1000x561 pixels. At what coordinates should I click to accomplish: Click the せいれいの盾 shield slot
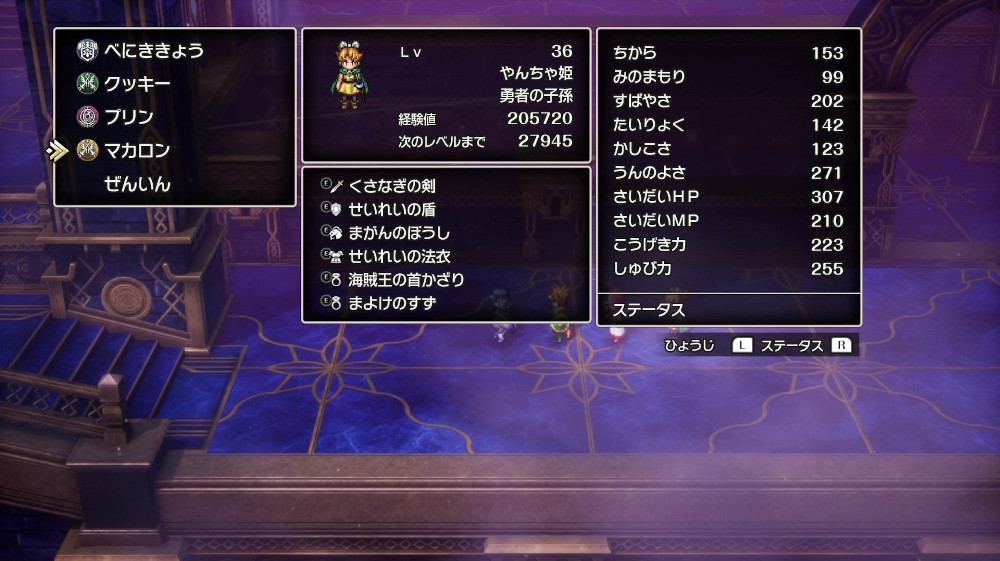[391, 209]
